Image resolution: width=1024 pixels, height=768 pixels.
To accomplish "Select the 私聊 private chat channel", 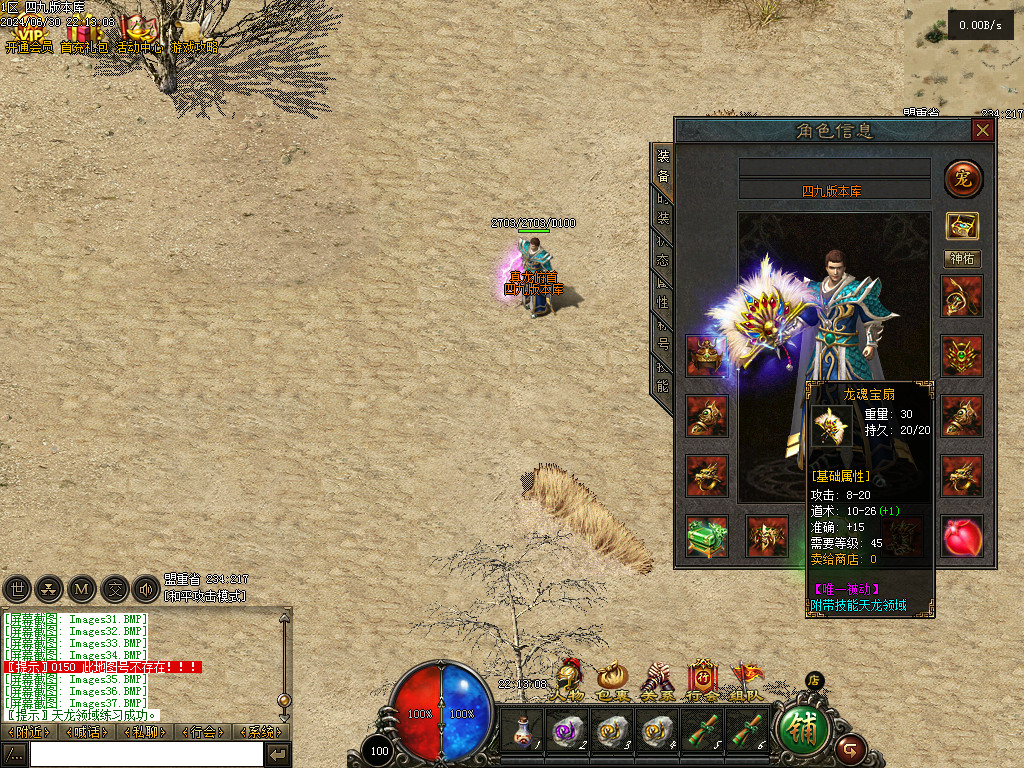I will [145, 732].
